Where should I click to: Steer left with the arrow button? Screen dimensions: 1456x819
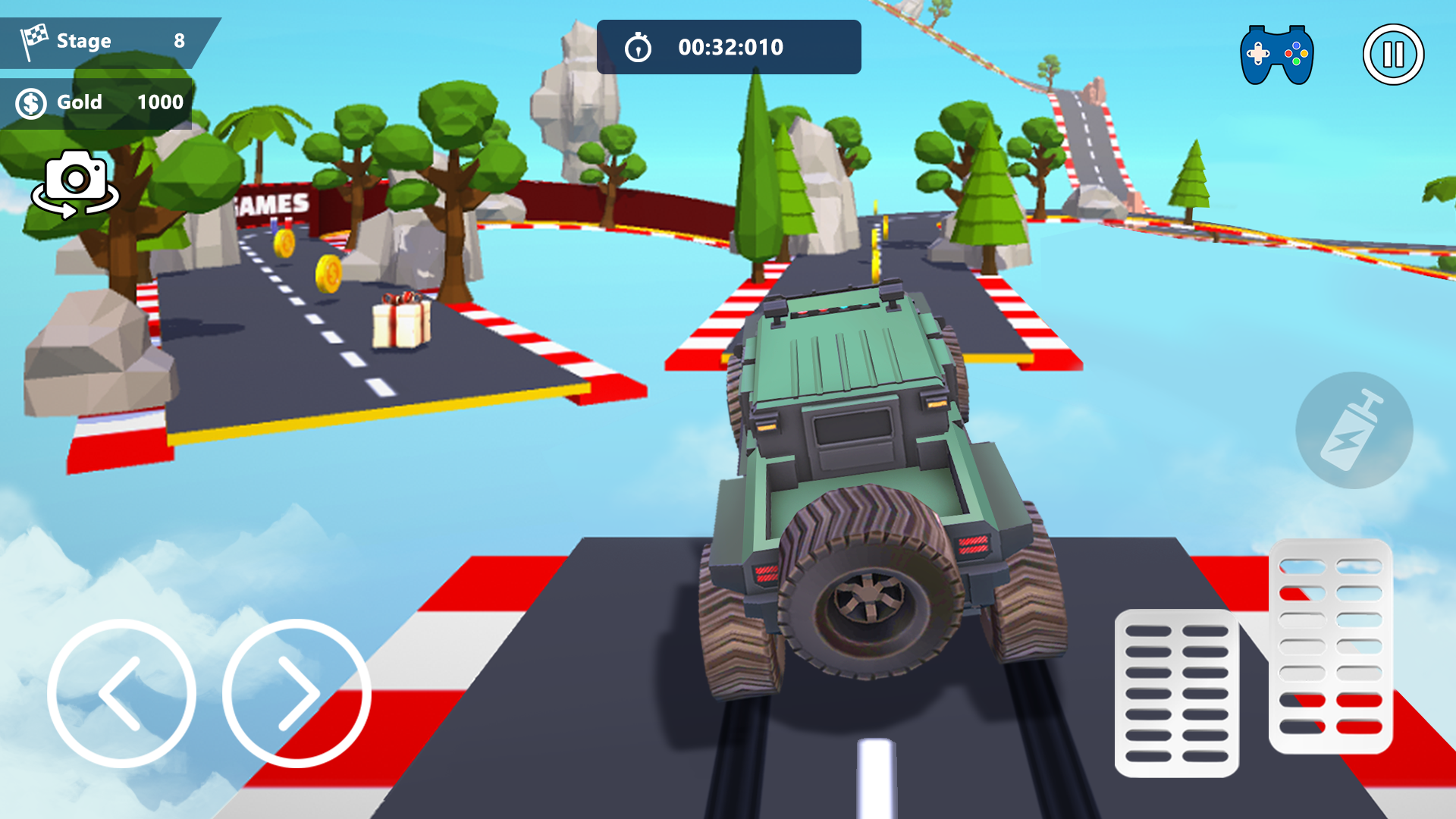tap(124, 694)
